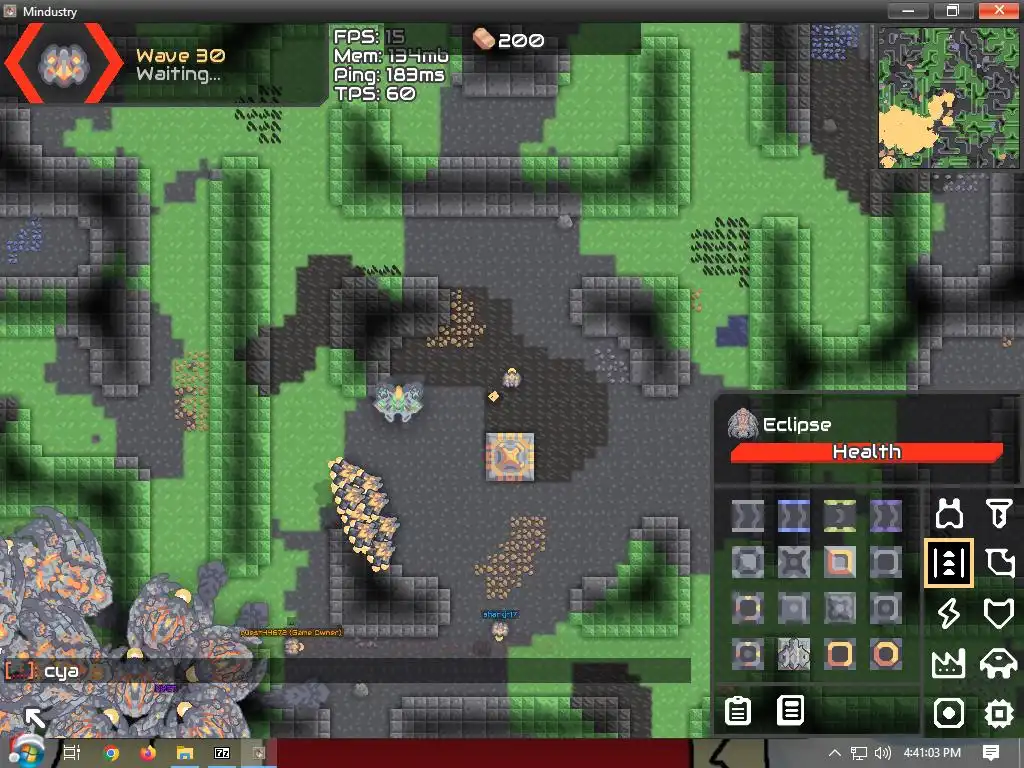
Task: Switch to the power category lightning icon
Action: [x=948, y=613]
